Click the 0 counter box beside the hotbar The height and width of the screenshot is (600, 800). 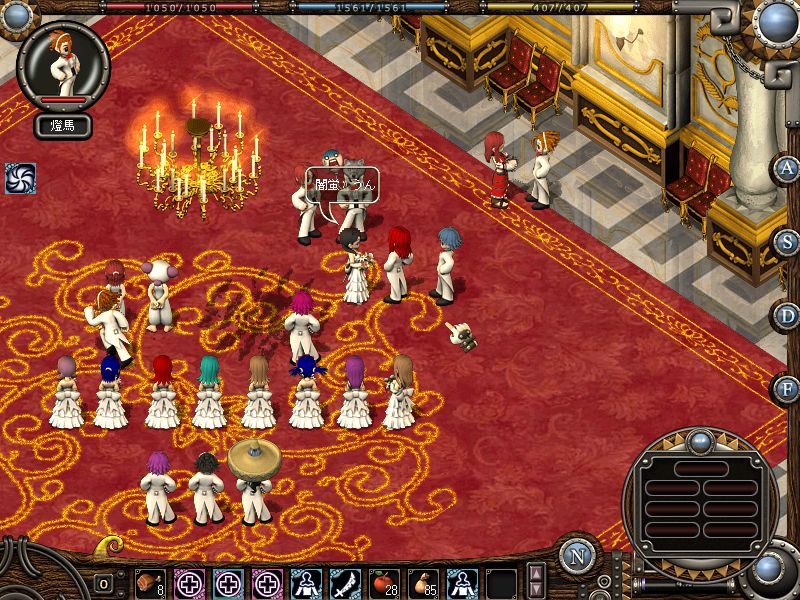point(103,584)
